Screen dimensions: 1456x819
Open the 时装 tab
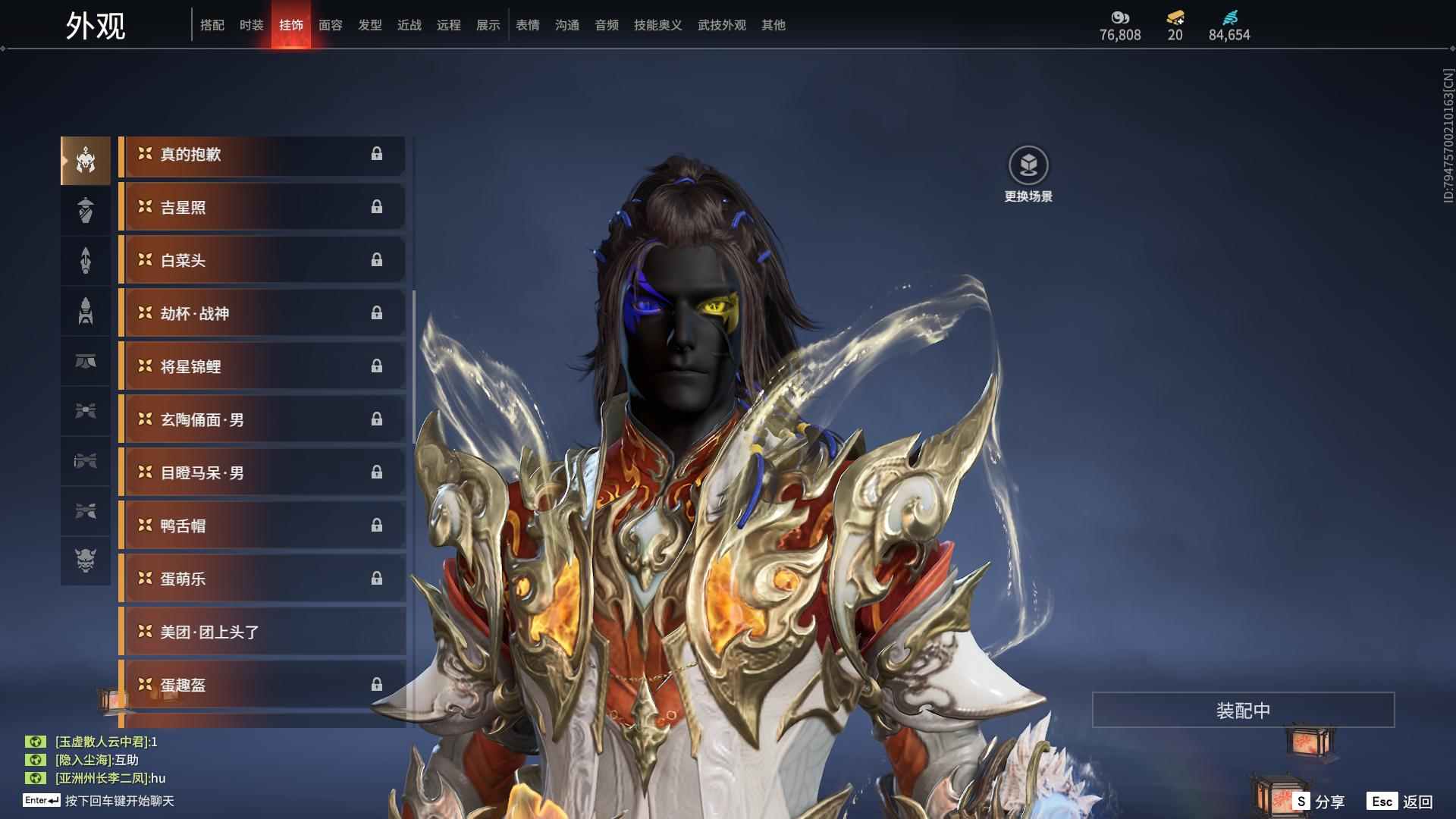coord(251,25)
